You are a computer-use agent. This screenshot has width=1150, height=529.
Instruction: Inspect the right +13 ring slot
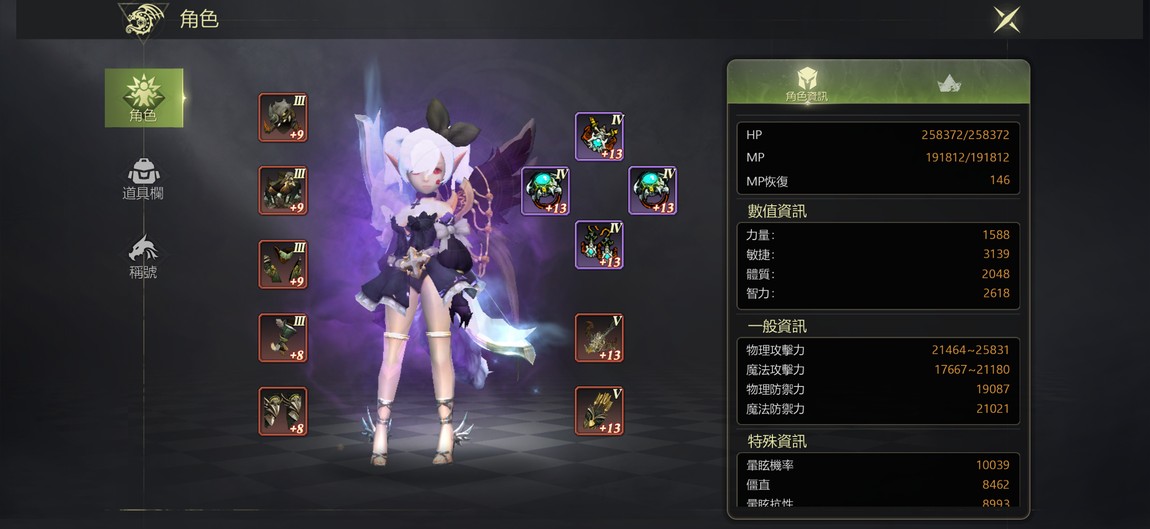click(652, 191)
